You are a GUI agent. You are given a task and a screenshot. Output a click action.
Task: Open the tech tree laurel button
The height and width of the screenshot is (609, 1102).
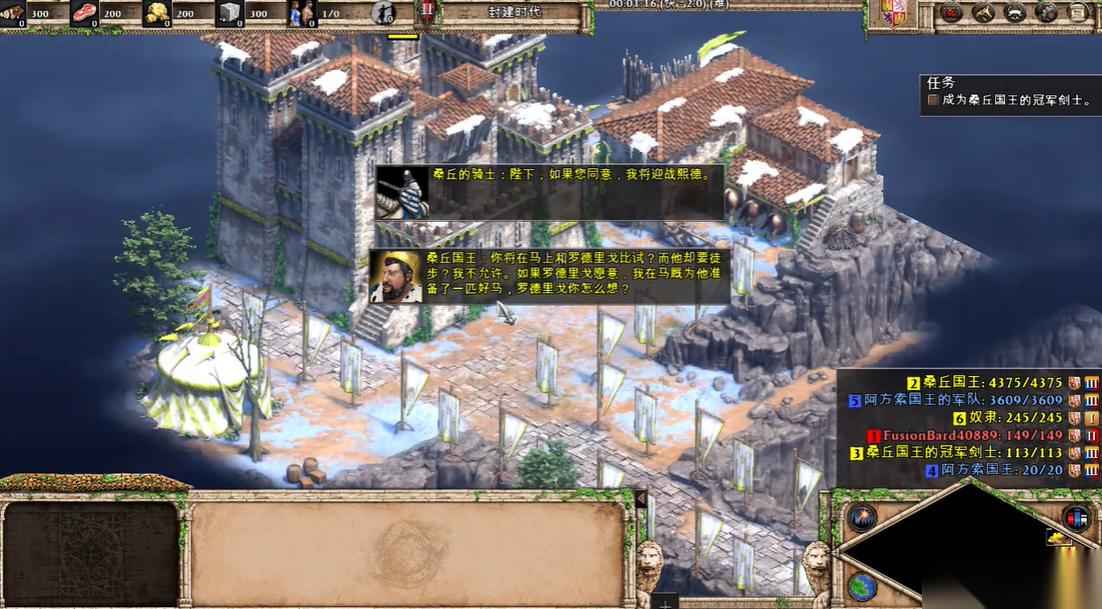[1015, 13]
